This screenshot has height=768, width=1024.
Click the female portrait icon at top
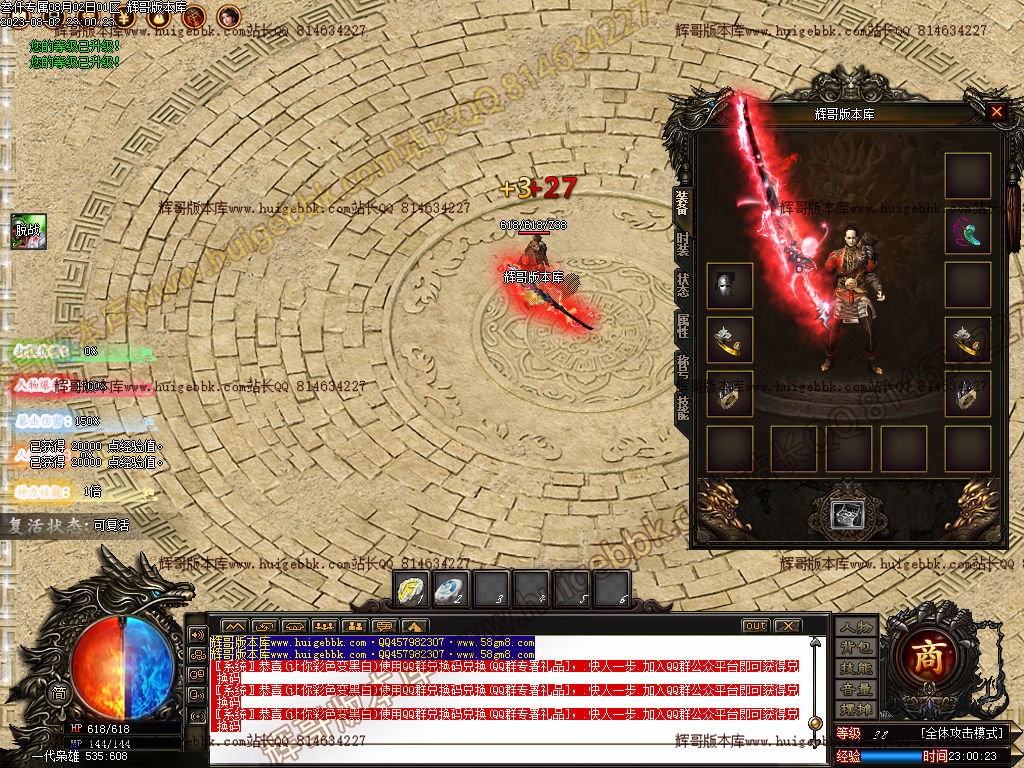click(229, 15)
